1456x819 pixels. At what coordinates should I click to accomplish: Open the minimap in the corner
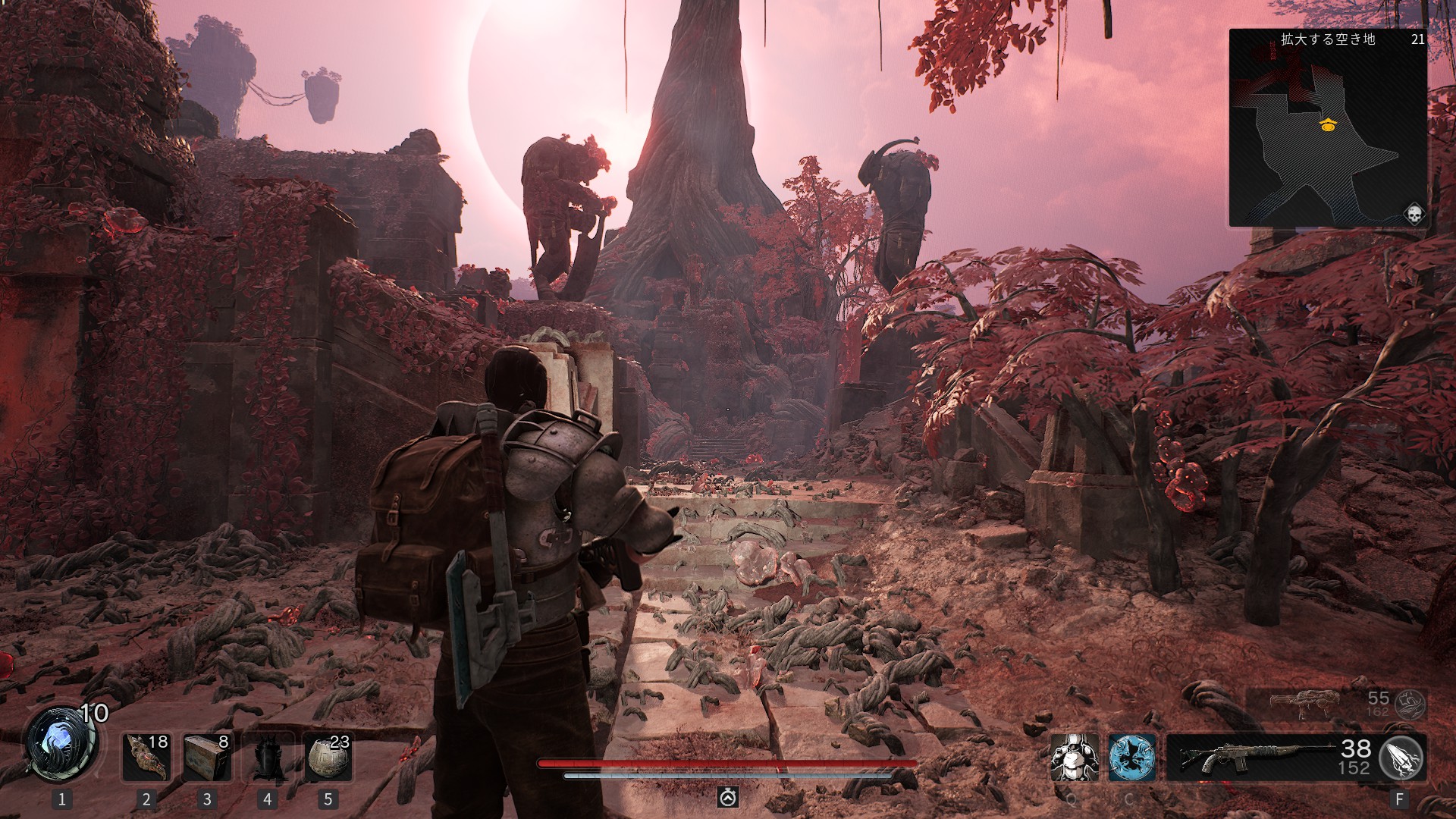[1328, 129]
